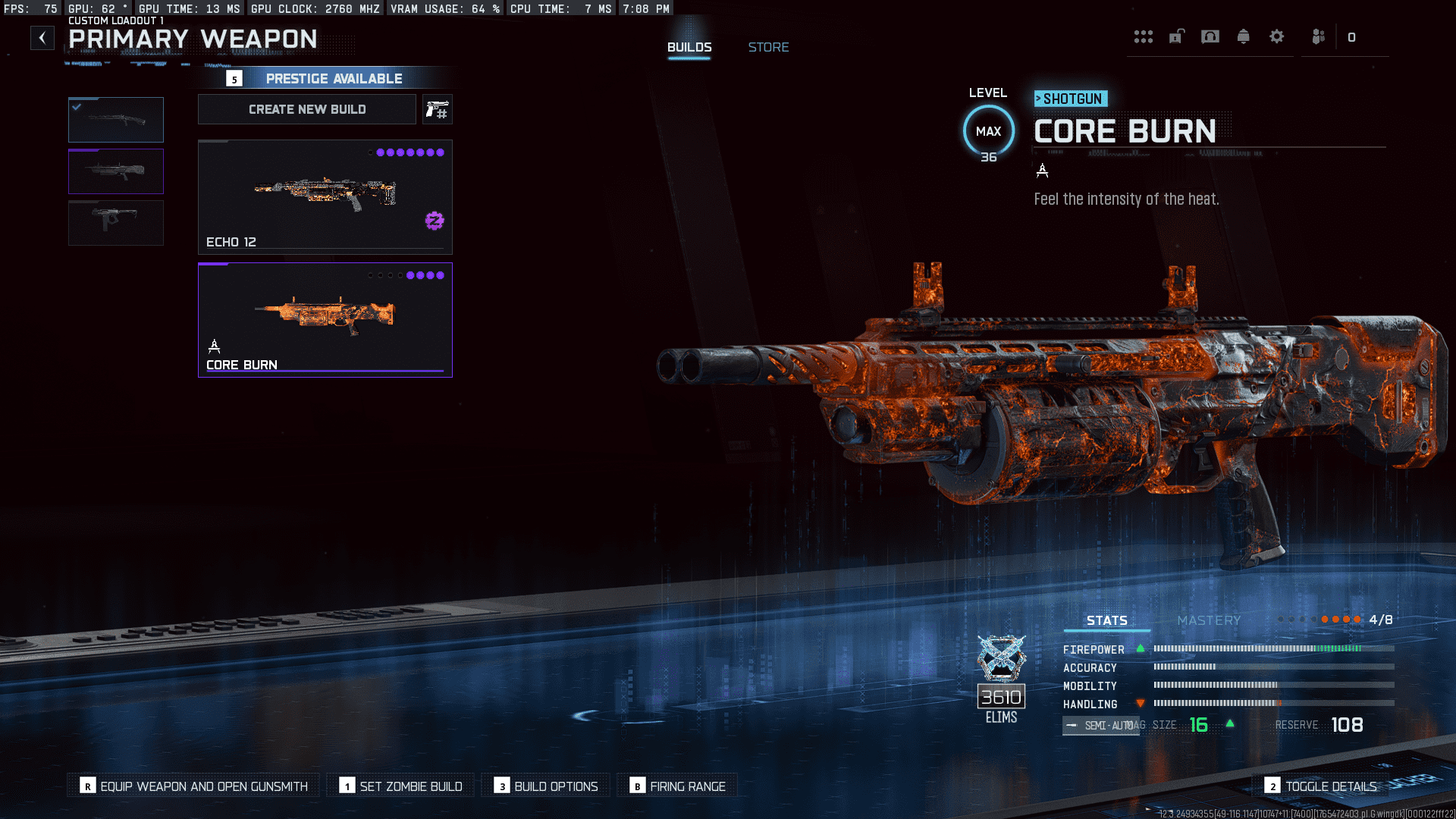Go back using the top-left arrow
The image size is (1456, 819).
pyautogui.click(x=42, y=37)
